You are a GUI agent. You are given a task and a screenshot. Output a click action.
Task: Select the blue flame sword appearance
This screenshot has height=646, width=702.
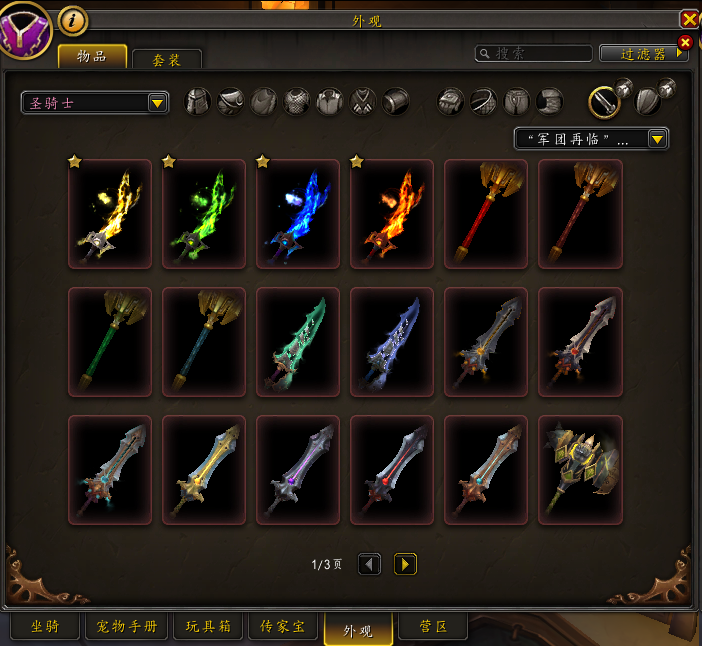298,214
